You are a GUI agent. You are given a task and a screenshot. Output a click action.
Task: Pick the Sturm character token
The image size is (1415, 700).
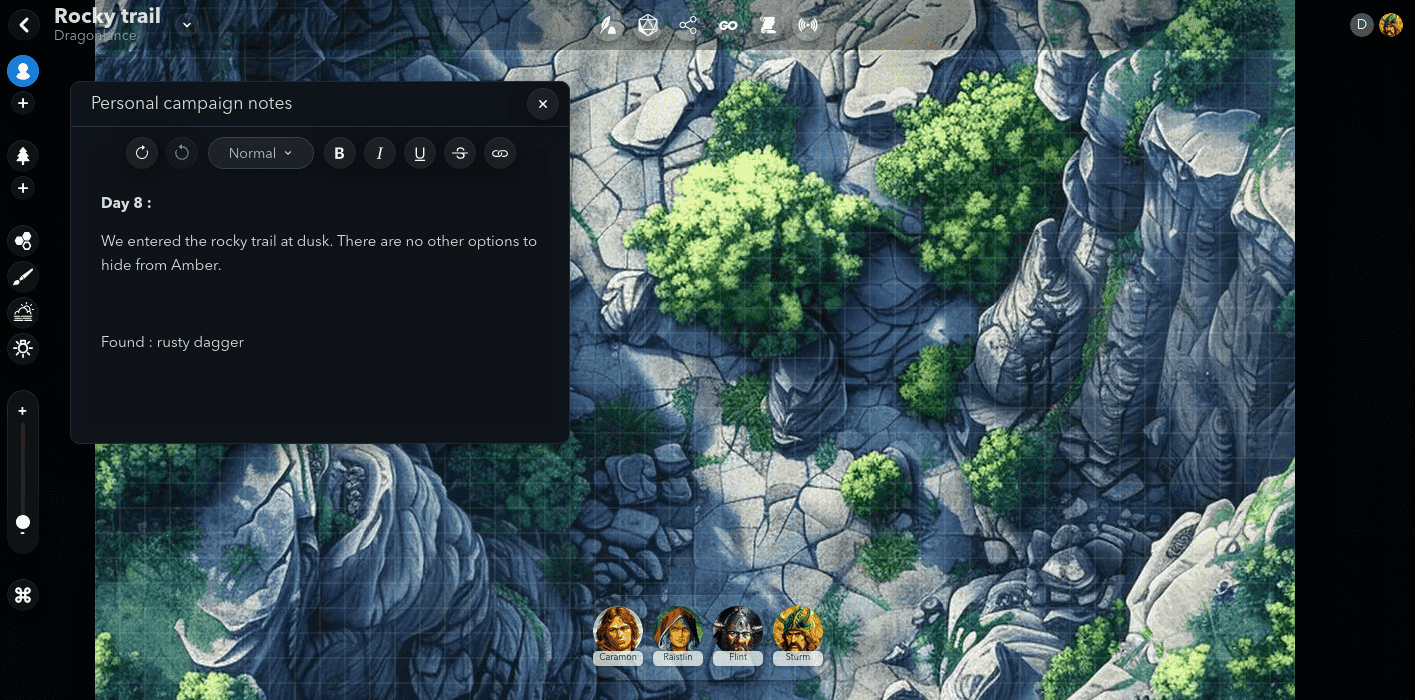(798, 631)
